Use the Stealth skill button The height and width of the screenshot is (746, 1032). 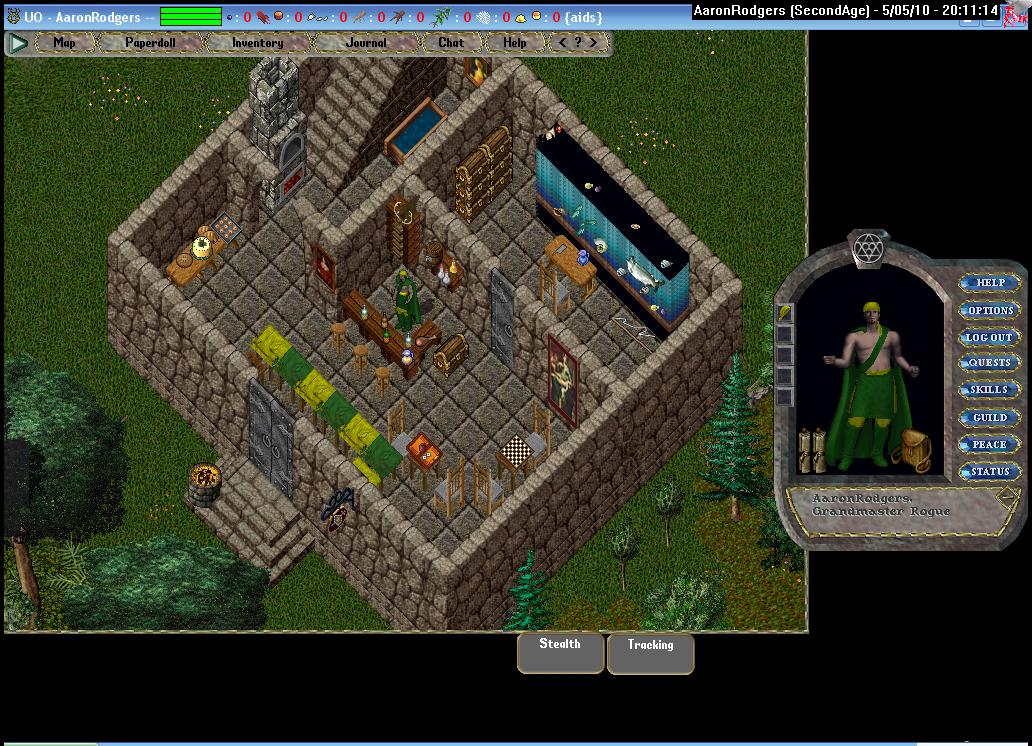[x=560, y=651]
